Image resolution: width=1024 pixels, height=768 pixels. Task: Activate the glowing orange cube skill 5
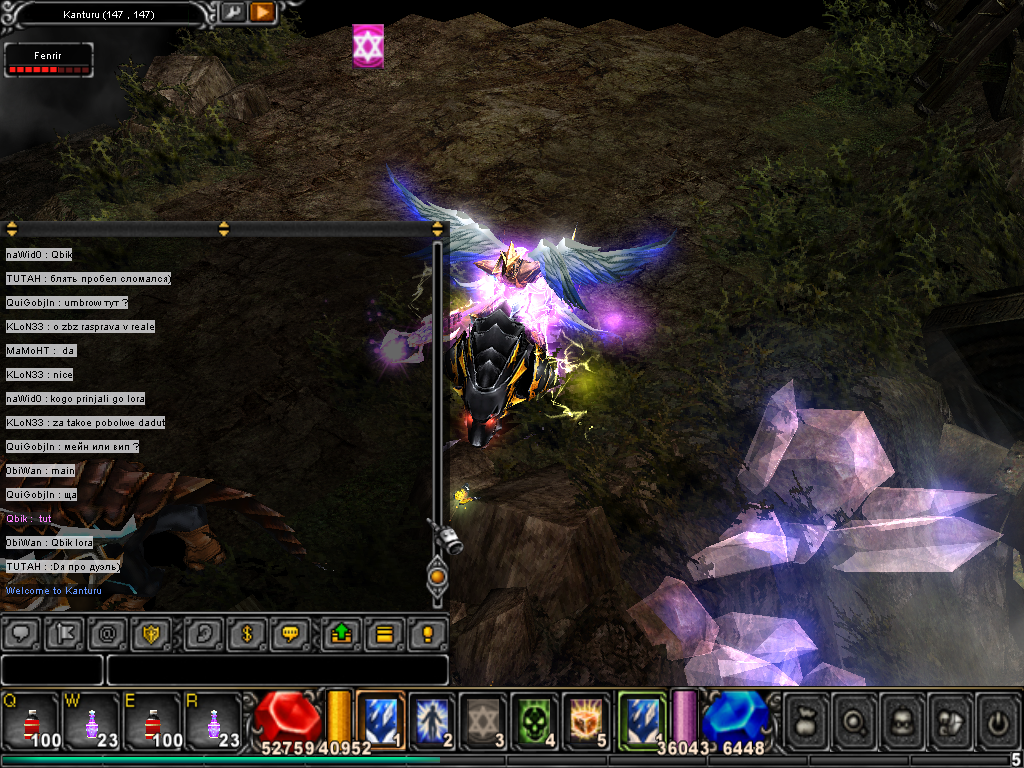(x=586, y=720)
